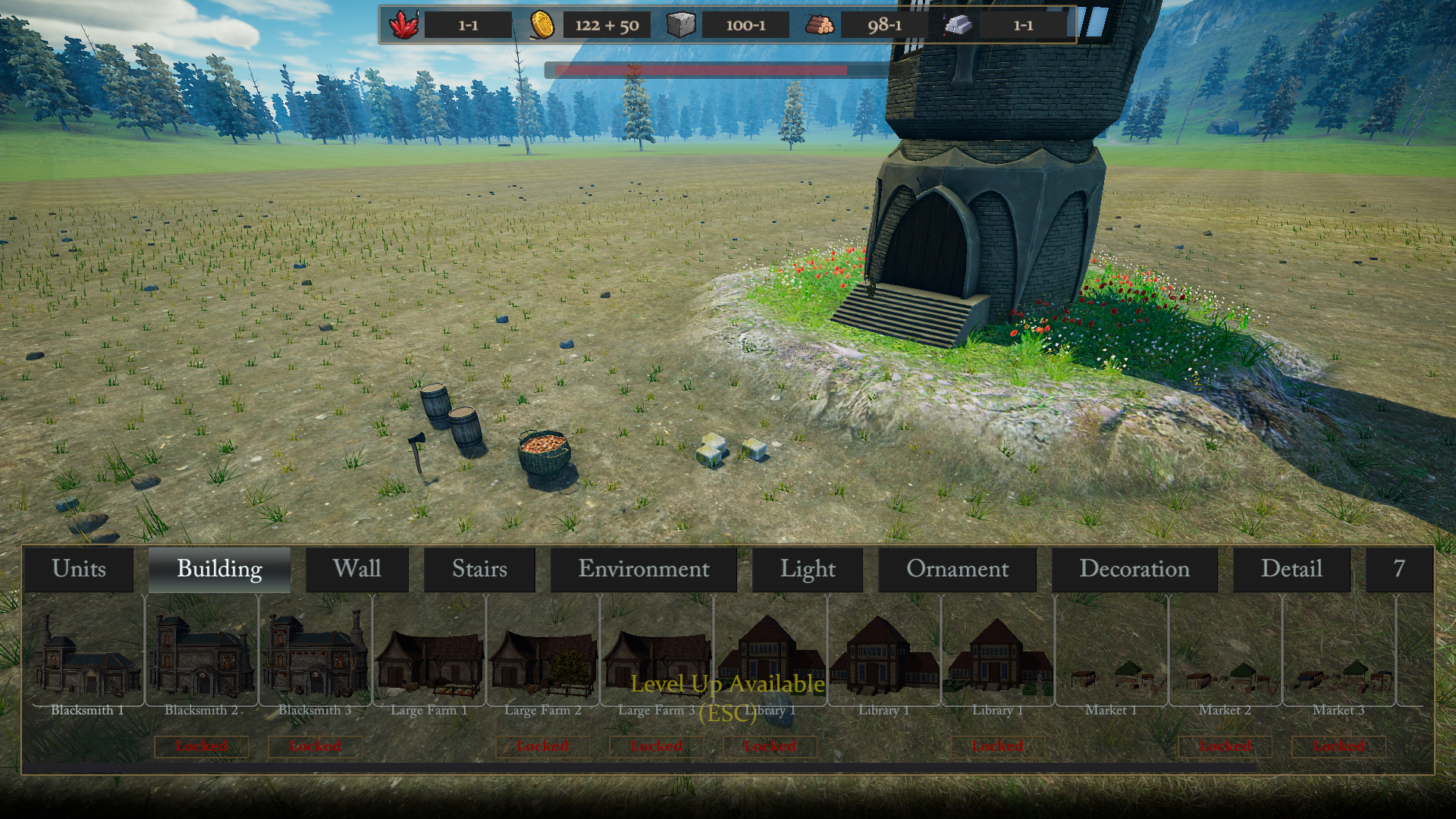Viewport: 1456px width, 819px height.
Task: Choose the Market 3 building
Action: pos(1338,656)
